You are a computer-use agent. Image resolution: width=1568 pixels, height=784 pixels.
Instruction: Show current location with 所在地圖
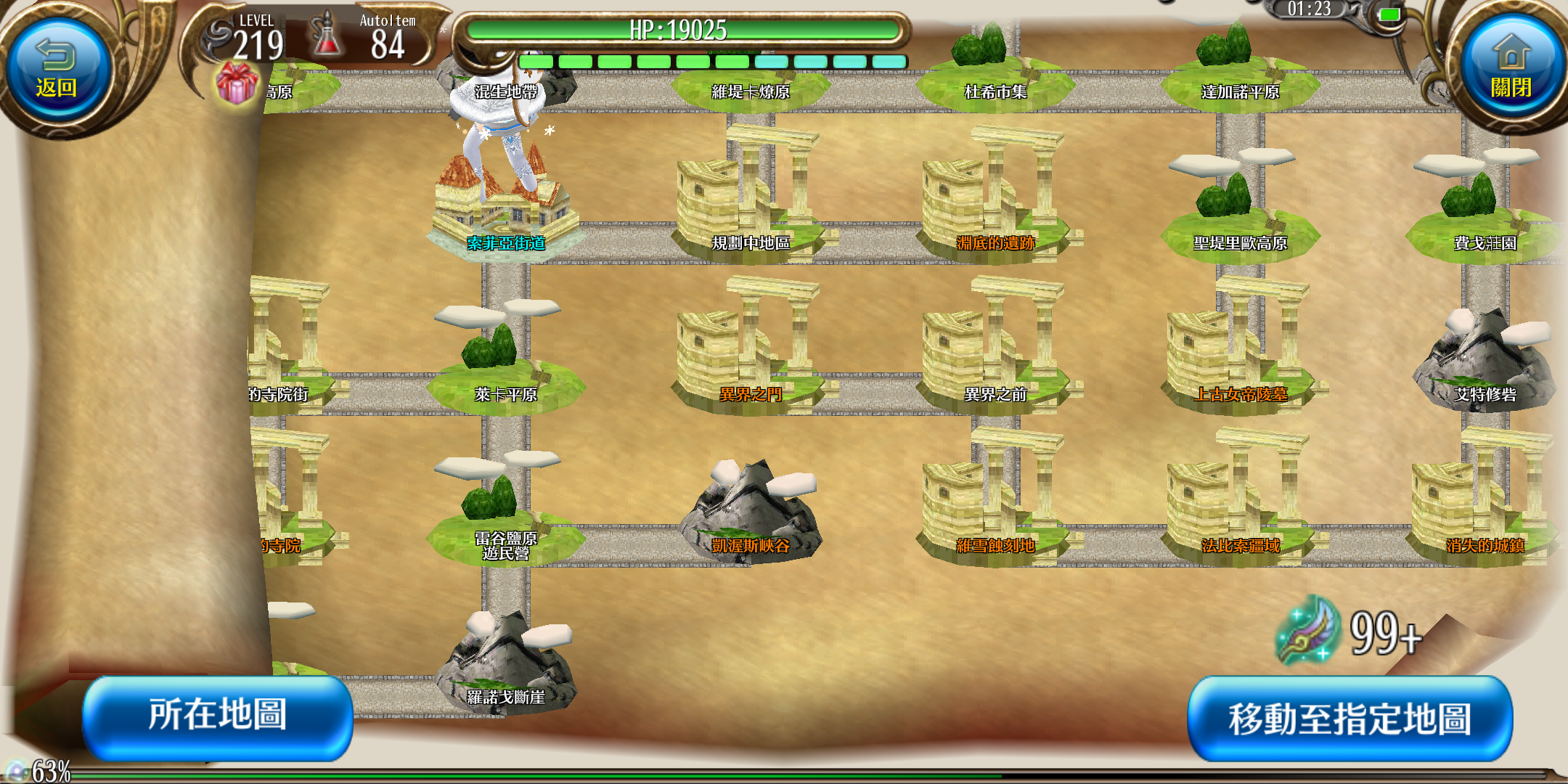218,716
